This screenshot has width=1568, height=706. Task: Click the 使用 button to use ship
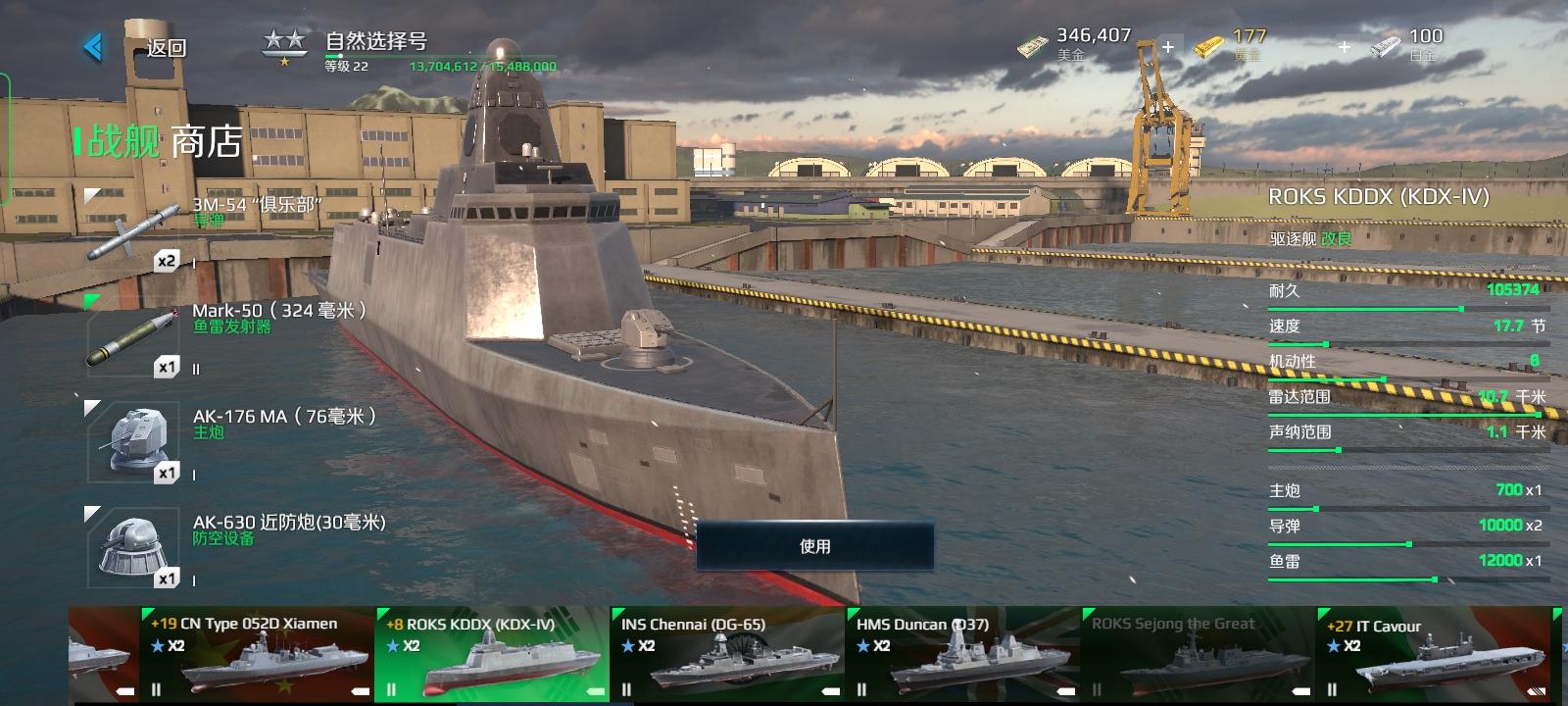(x=814, y=546)
